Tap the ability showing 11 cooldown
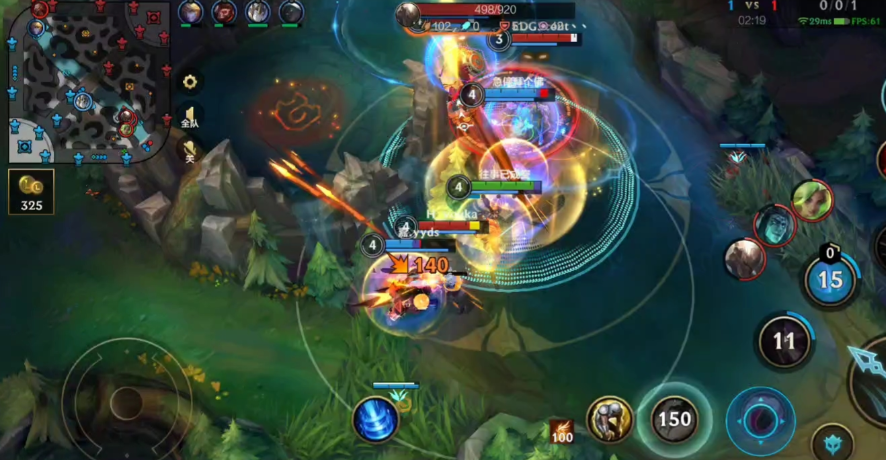The height and width of the screenshot is (460, 886). point(784,342)
